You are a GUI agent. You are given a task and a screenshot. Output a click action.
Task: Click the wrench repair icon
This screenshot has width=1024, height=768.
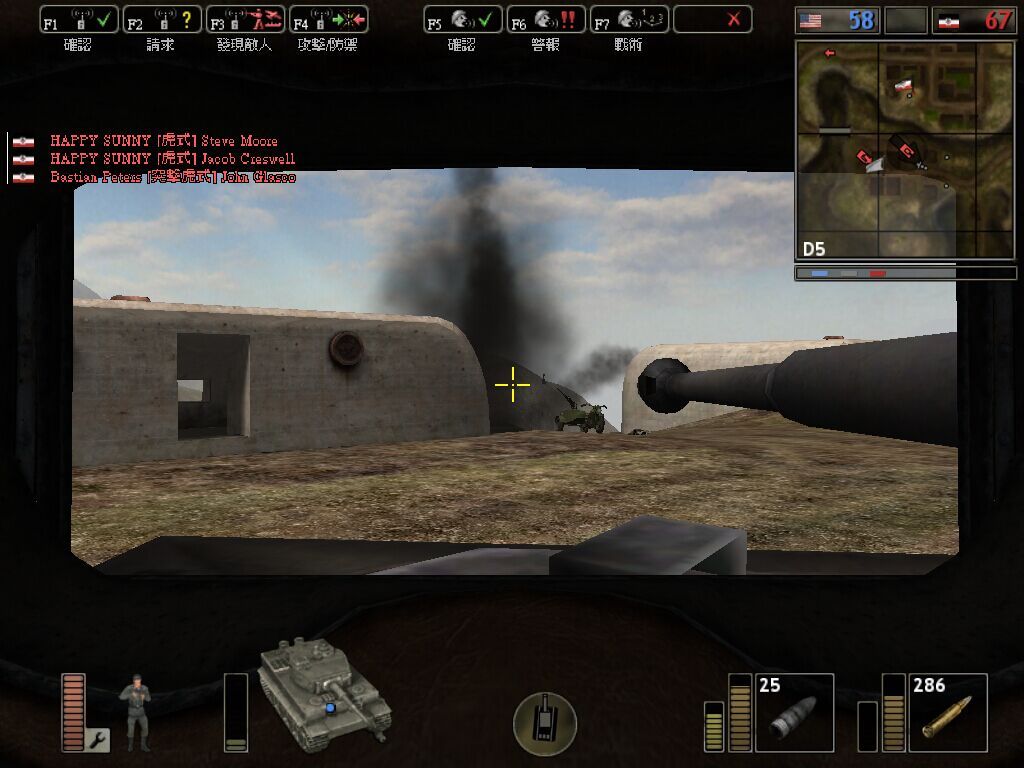click(x=97, y=740)
